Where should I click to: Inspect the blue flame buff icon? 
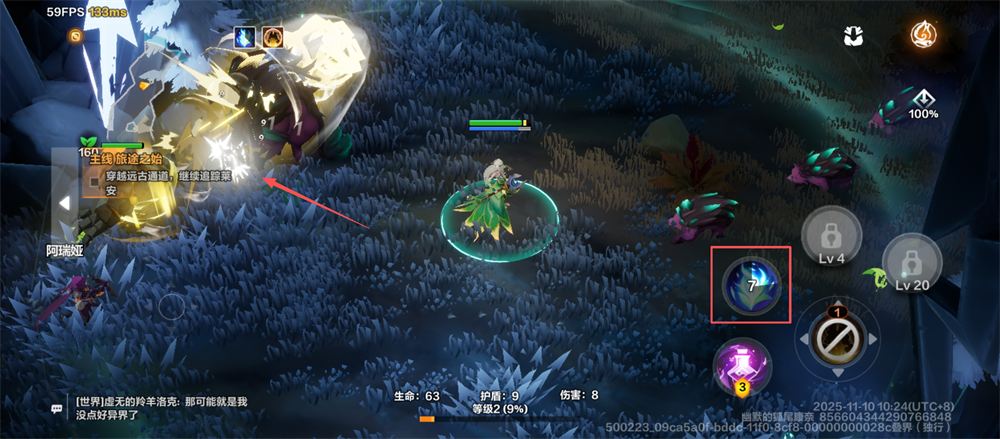[244, 37]
